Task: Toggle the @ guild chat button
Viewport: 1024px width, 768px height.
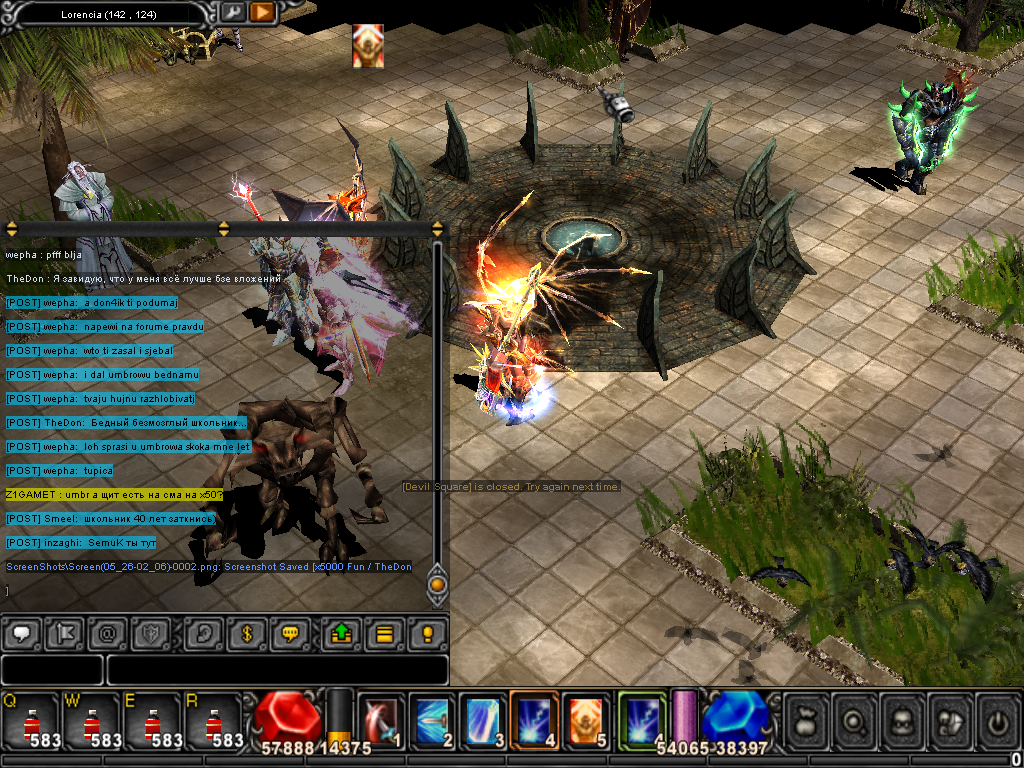Action: [x=108, y=634]
